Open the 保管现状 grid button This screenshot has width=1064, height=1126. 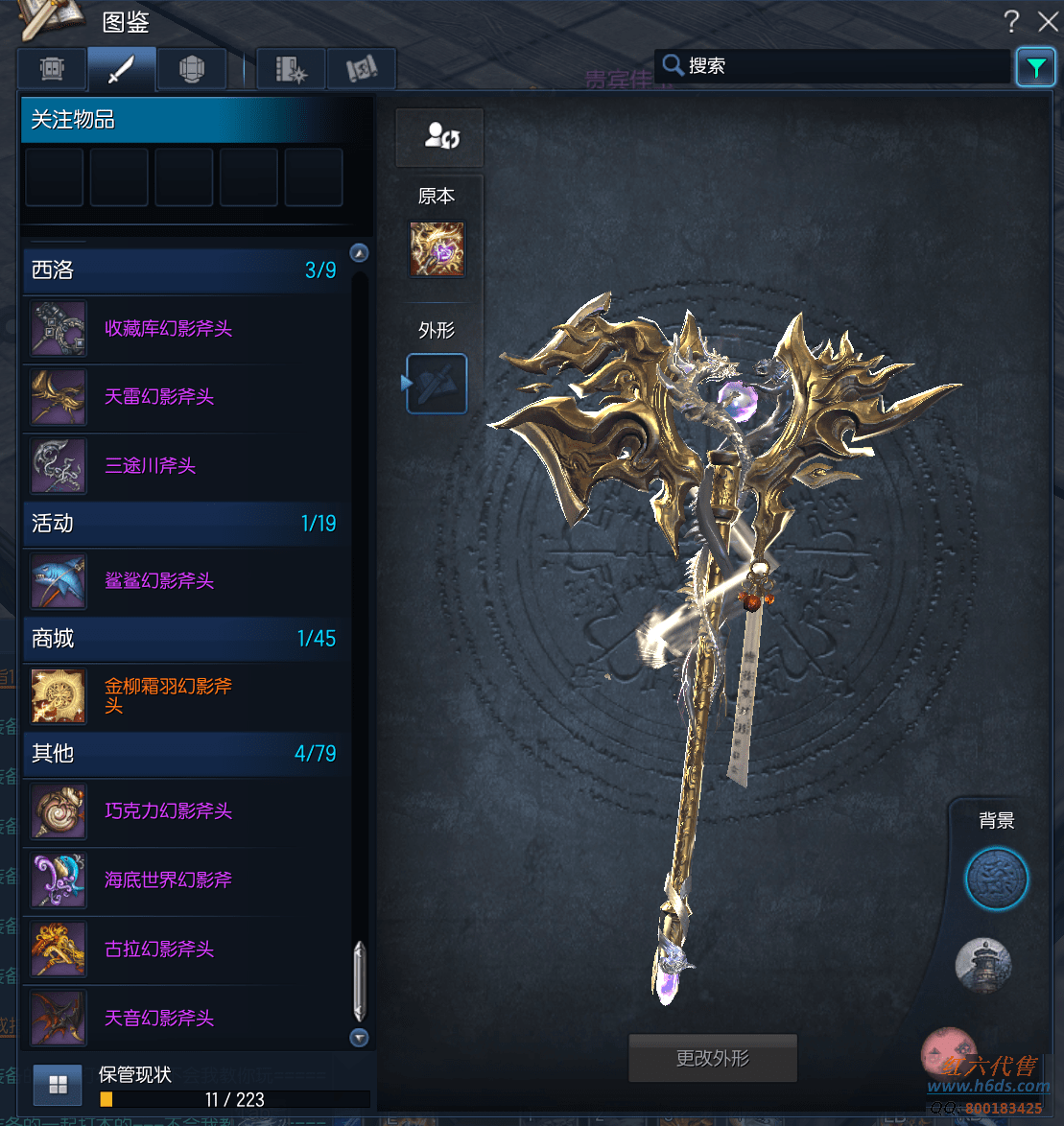coord(58,1085)
